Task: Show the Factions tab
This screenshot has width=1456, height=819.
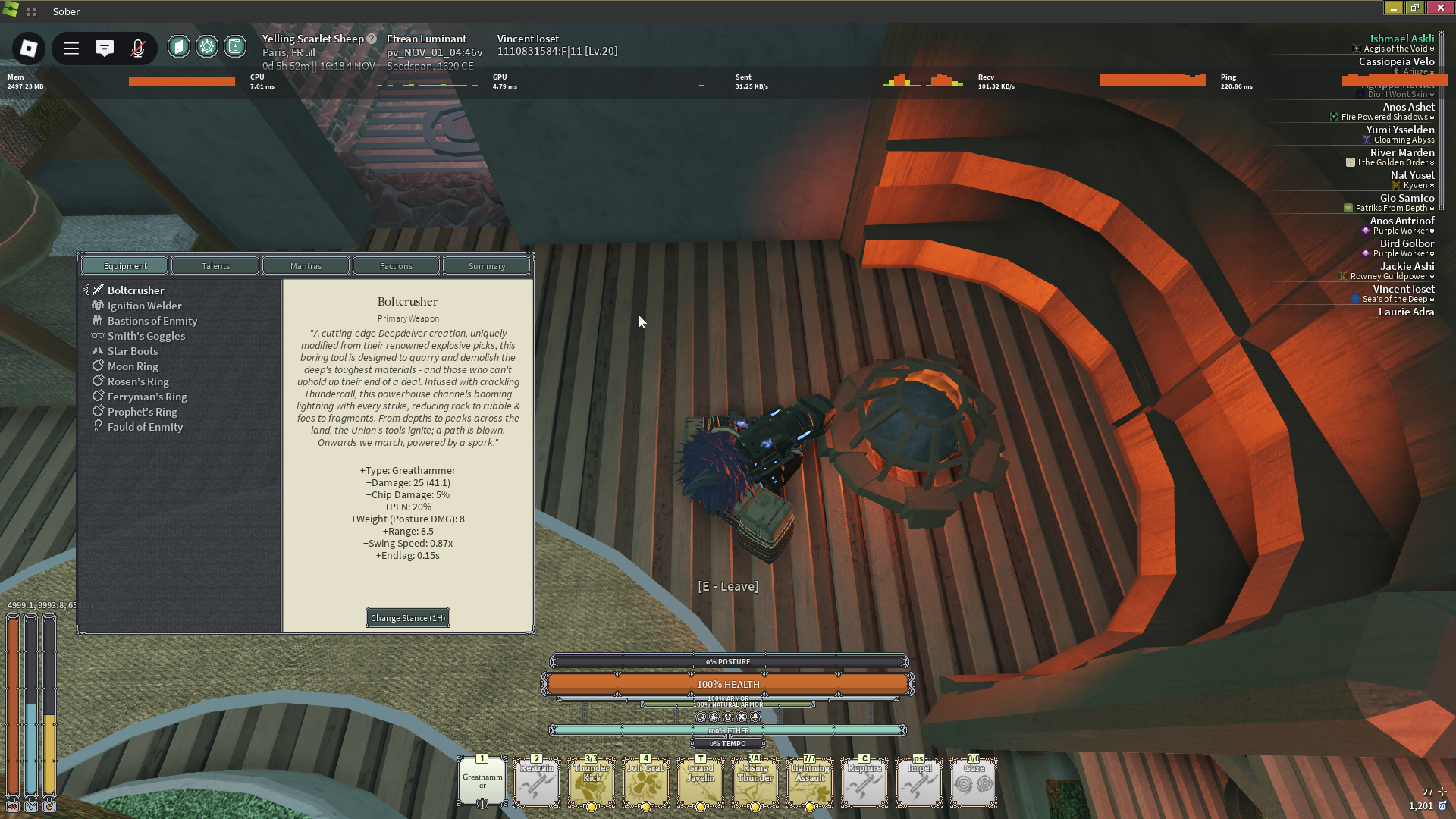Action: coord(396,266)
